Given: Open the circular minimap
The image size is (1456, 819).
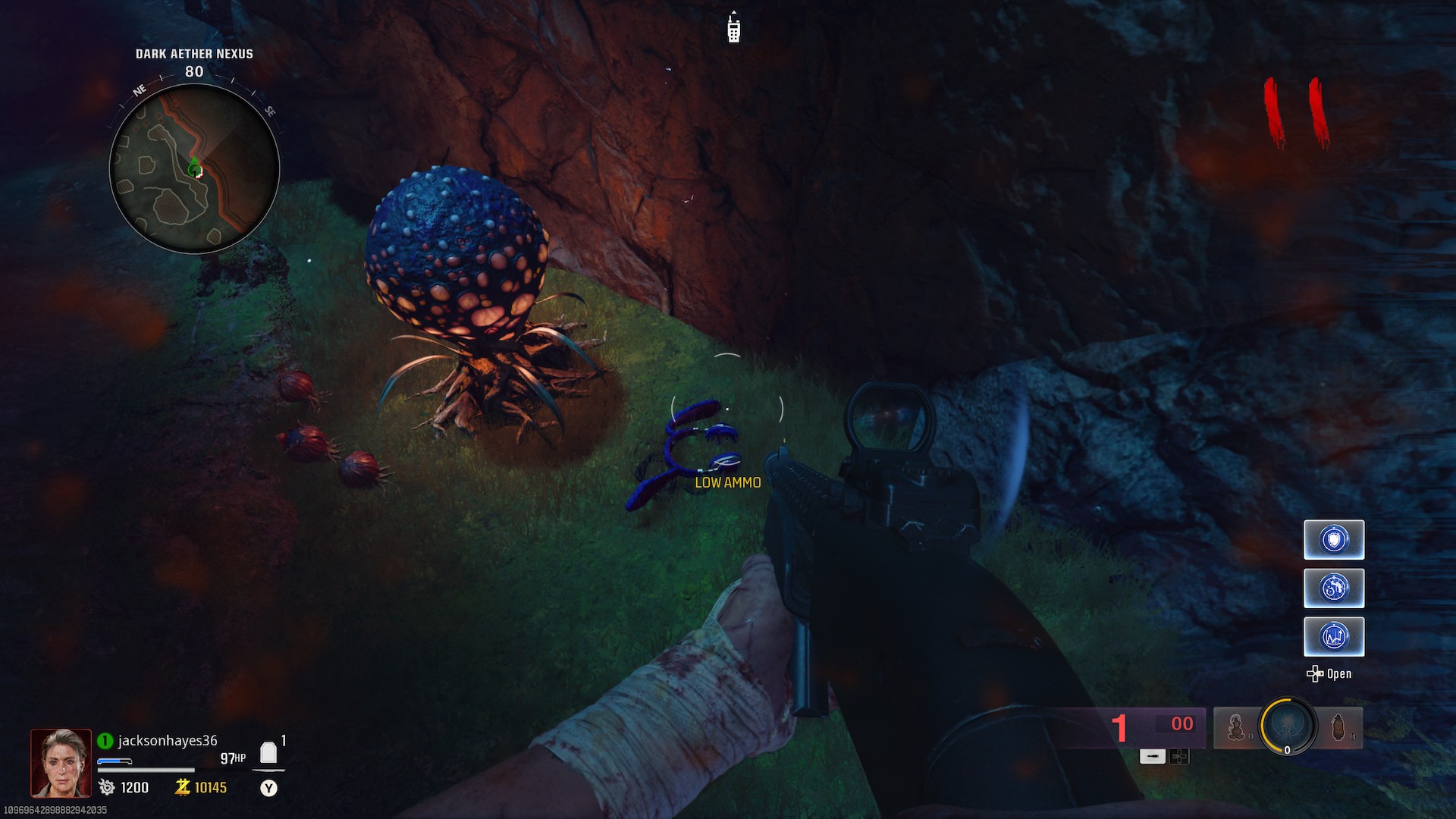Looking at the screenshot, I should point(195,168).
